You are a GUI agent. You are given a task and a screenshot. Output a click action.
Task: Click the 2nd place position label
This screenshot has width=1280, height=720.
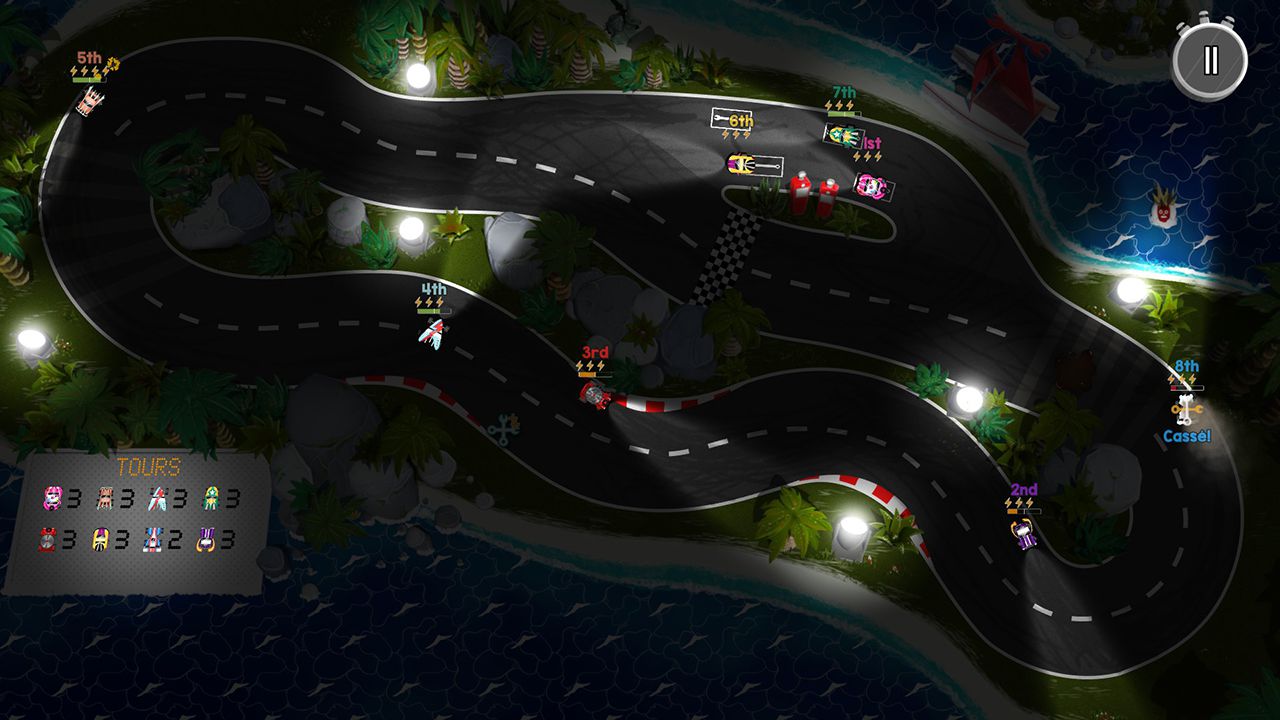point(1022,491)
